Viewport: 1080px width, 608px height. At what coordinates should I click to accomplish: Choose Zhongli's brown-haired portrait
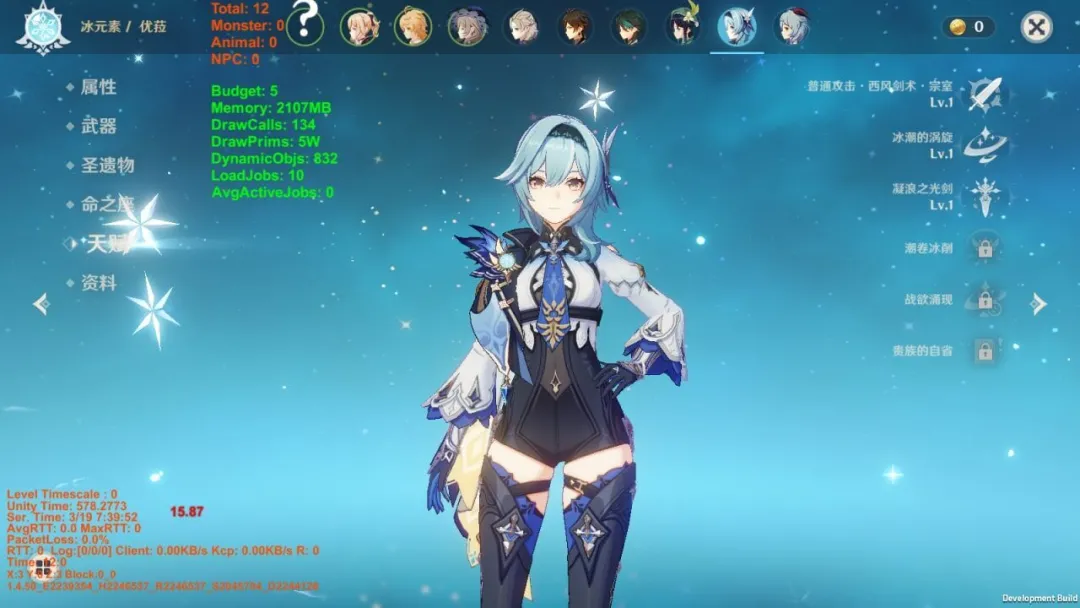click(x=574, y=27)
